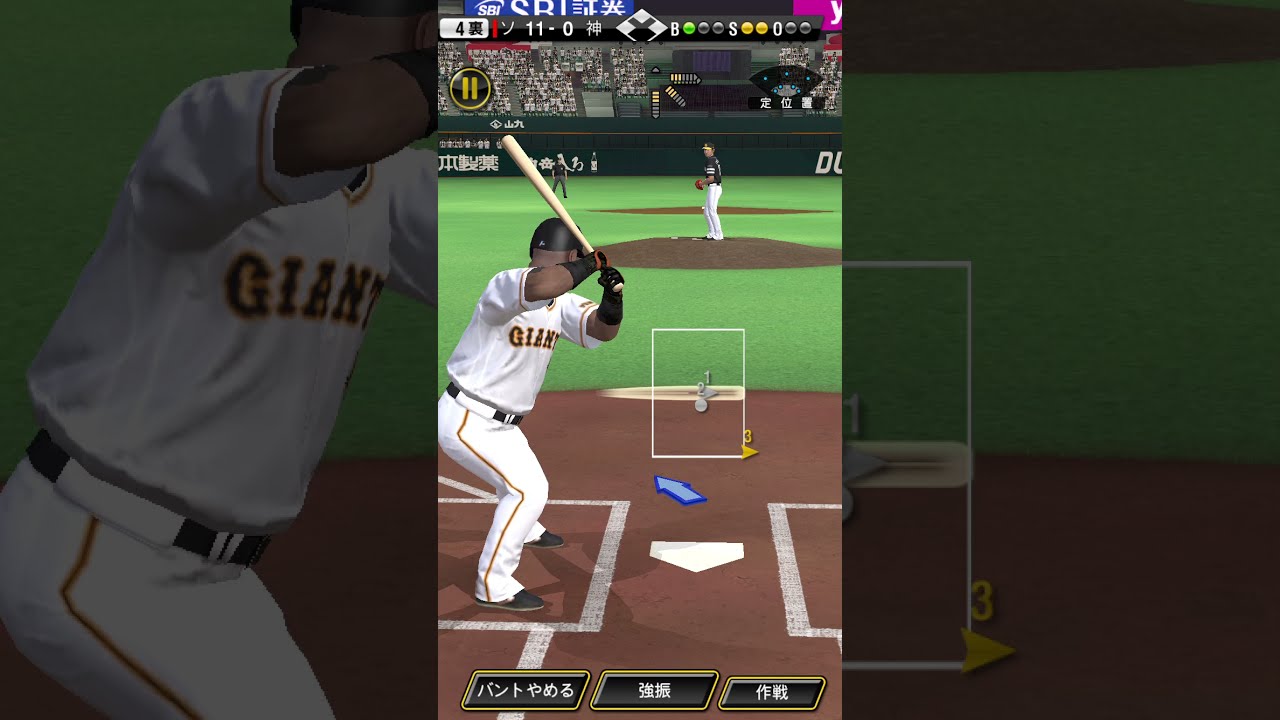Image resolution: width=1280 pixels, height=720 pixels.
Task: Open the 作戦 strategy menu
Action: pos(772,691)
